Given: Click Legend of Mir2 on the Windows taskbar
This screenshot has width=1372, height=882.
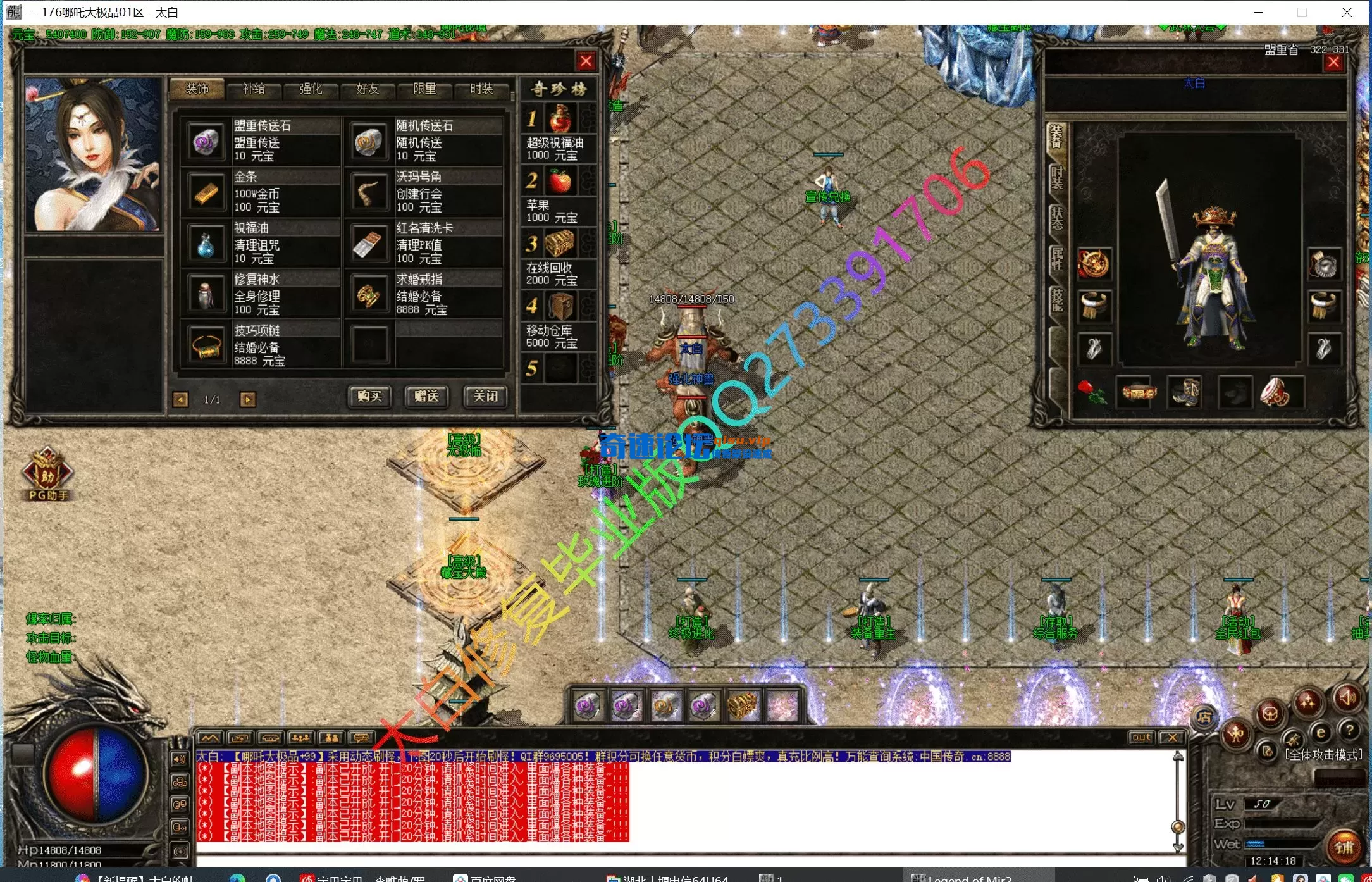Looking at the screenshot, I should (968, 878).
